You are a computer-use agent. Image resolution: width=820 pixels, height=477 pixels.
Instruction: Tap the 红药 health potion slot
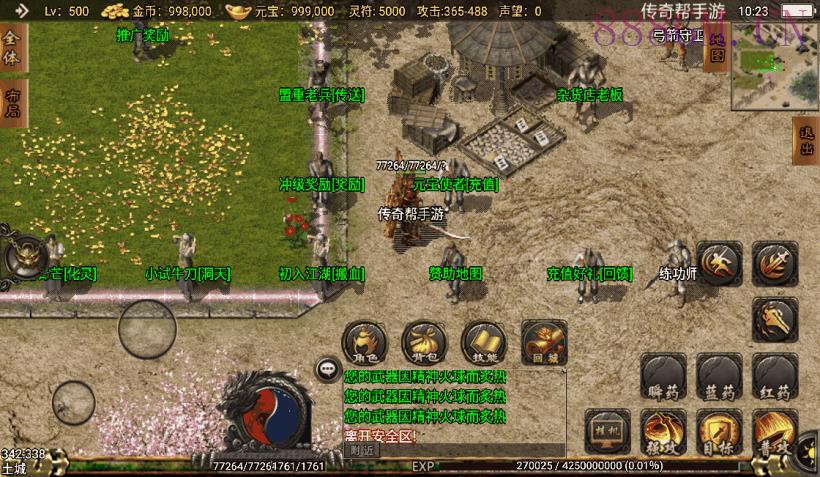click(x=776, y=376)
